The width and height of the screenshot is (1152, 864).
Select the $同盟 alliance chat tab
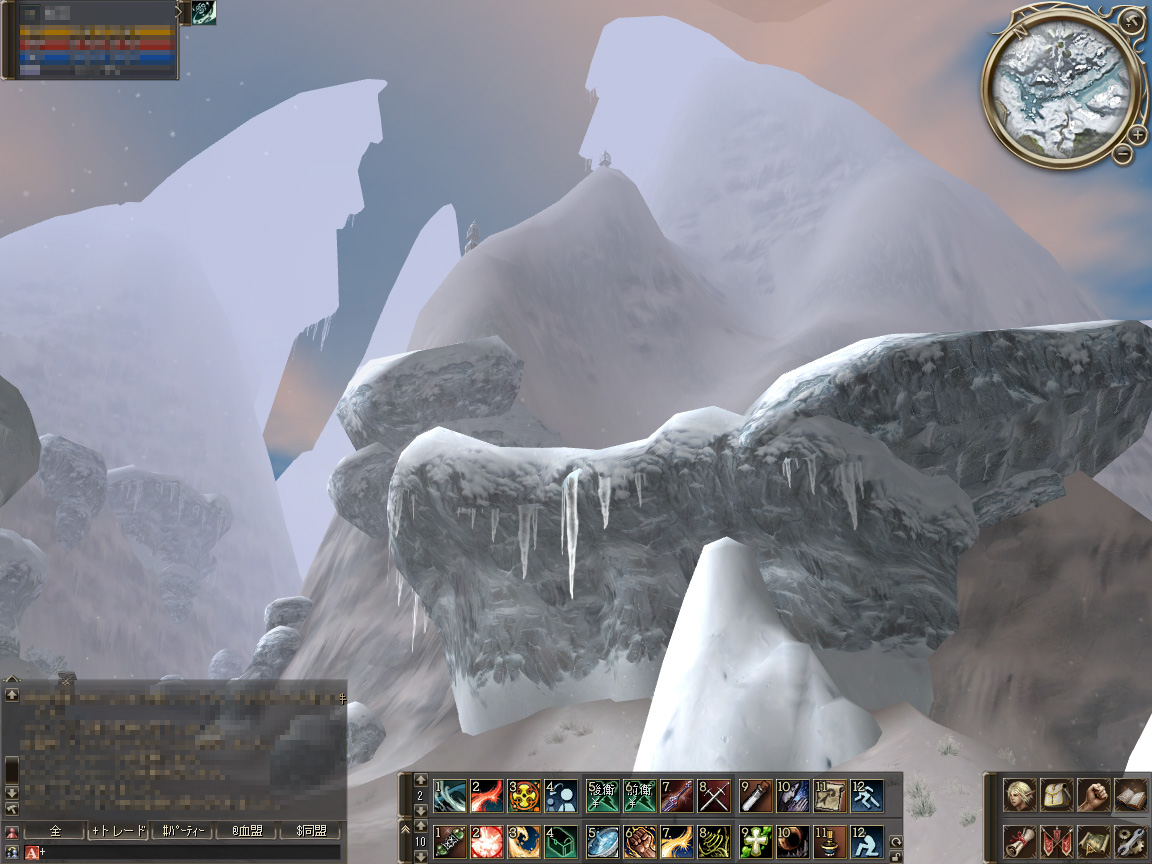tap(310, 831)
